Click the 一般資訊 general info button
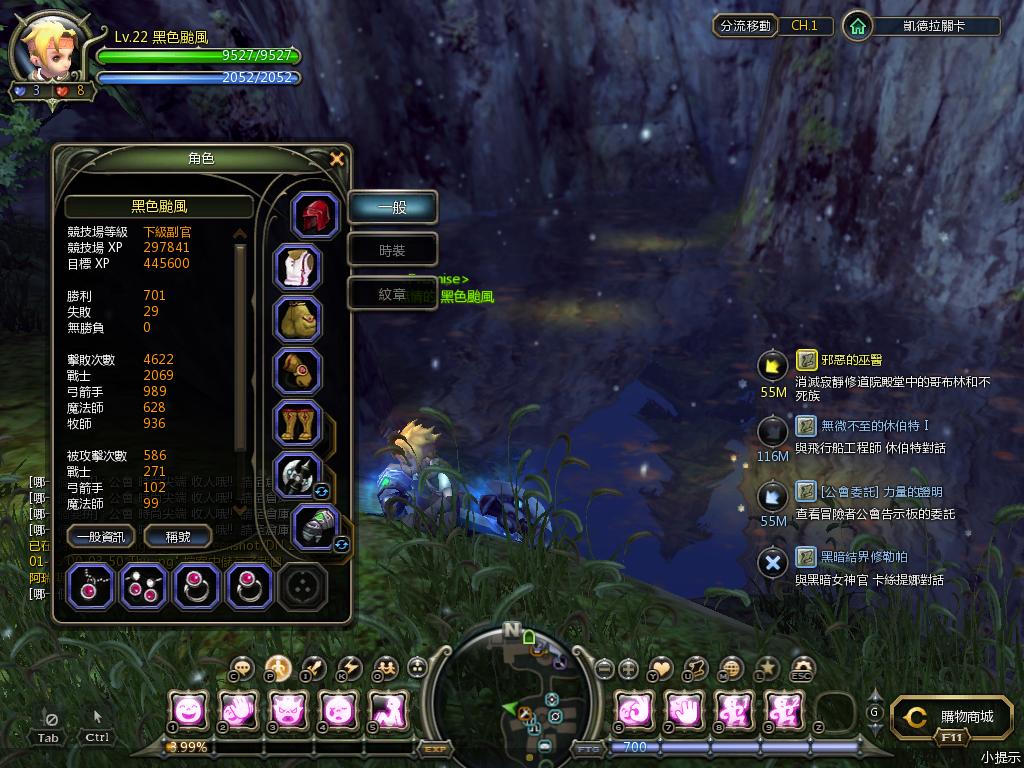 [100, 537]
